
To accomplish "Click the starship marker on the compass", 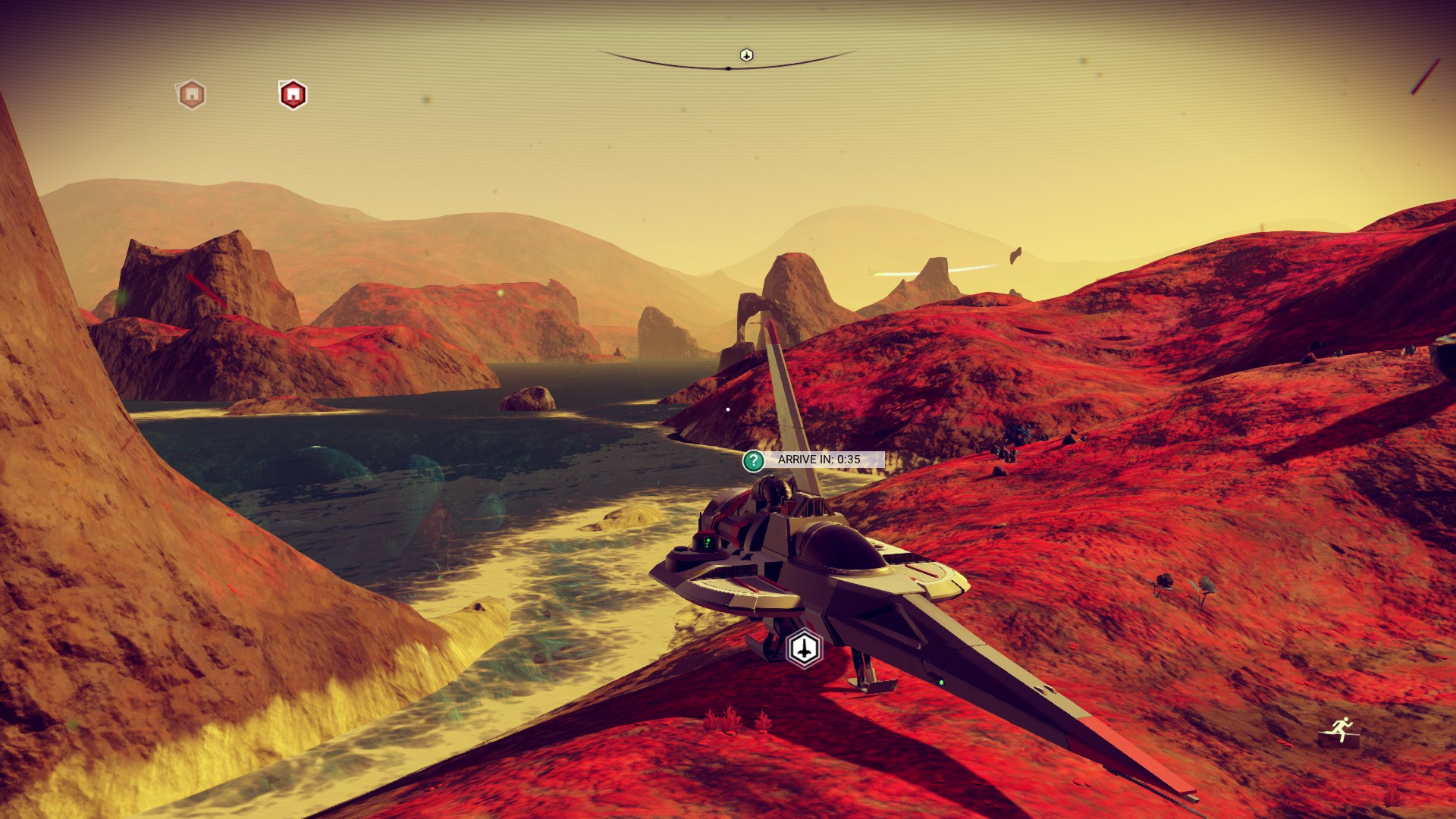I will [x=746, y=55].
